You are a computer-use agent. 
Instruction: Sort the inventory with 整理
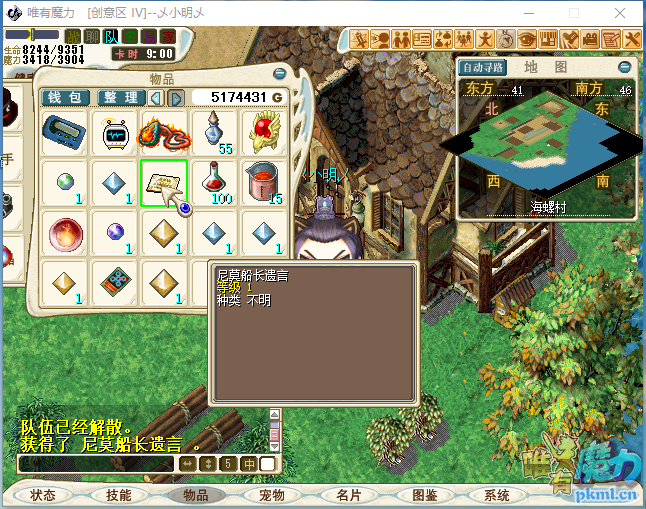(x=120, y=97)
